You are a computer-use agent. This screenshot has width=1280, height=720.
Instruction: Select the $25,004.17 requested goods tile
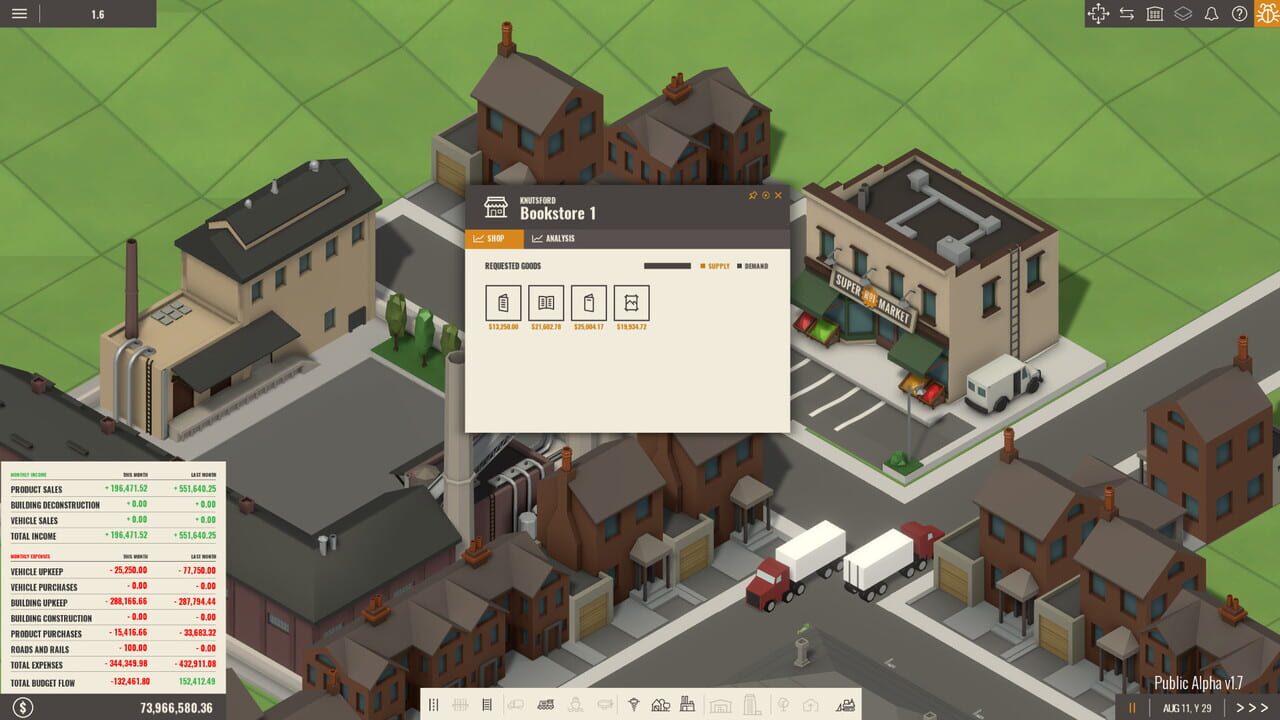point(589,302)
